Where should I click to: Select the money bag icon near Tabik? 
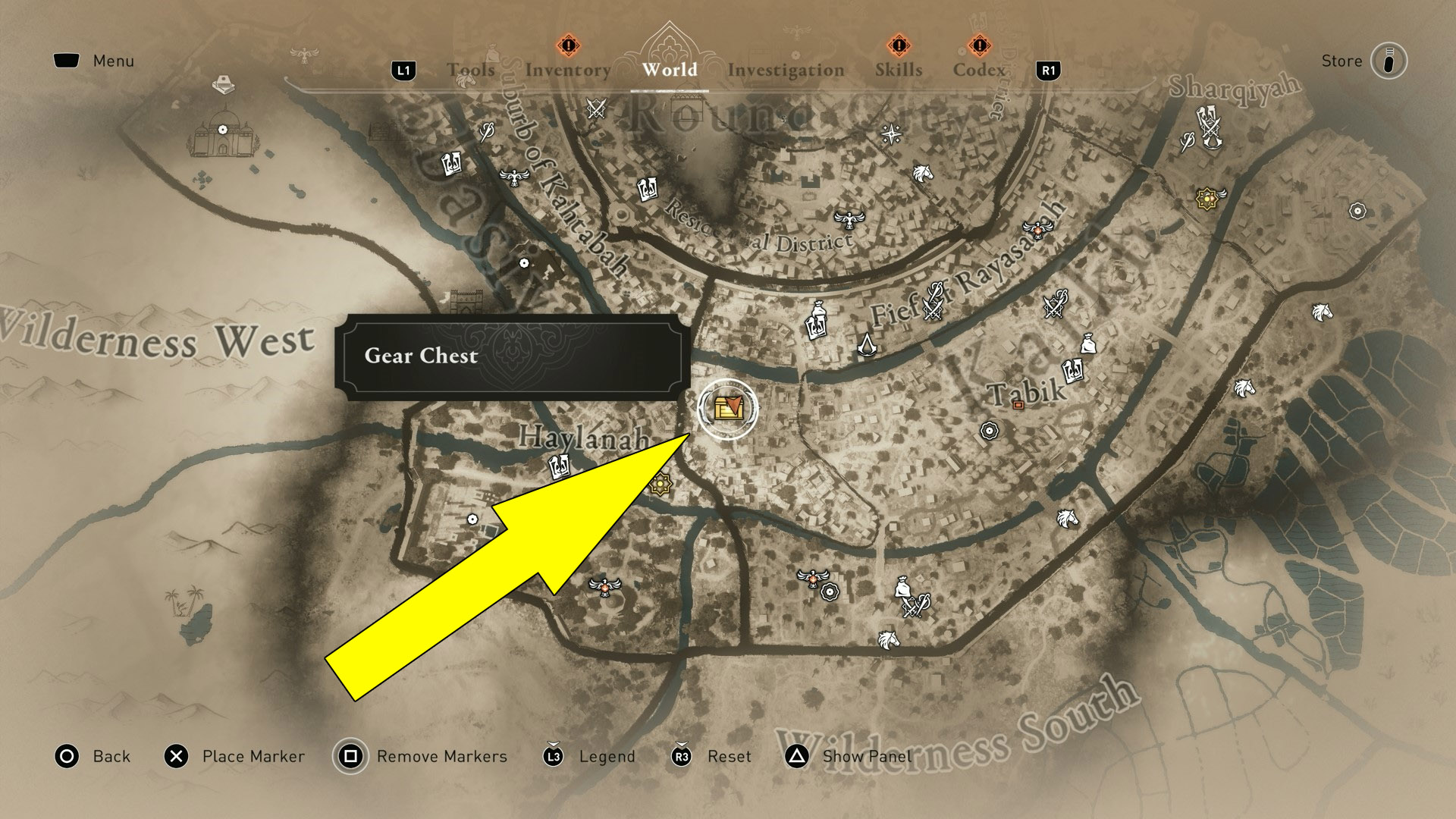tap(1087, 344)
